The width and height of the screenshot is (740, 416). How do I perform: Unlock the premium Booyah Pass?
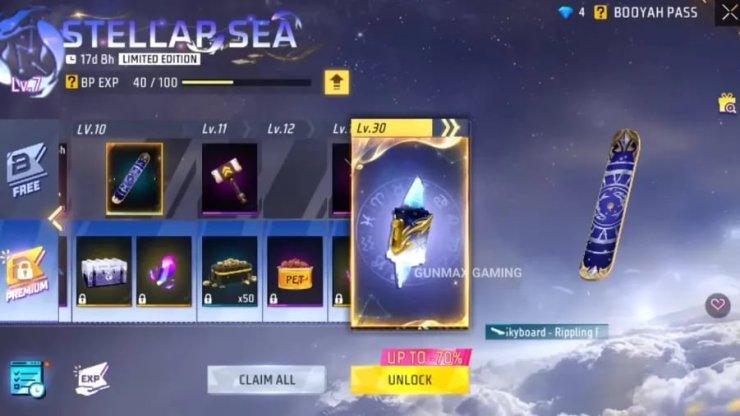409,380
